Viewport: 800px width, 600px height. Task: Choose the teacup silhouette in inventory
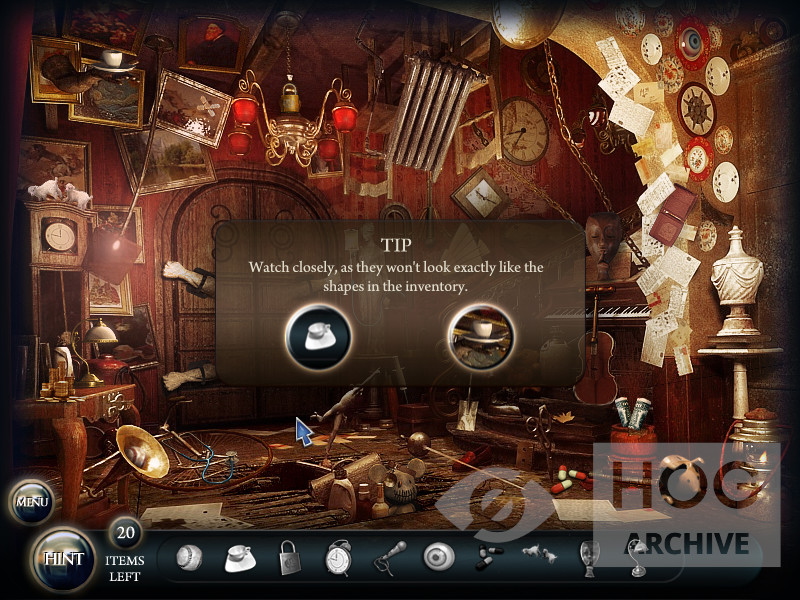239,557
